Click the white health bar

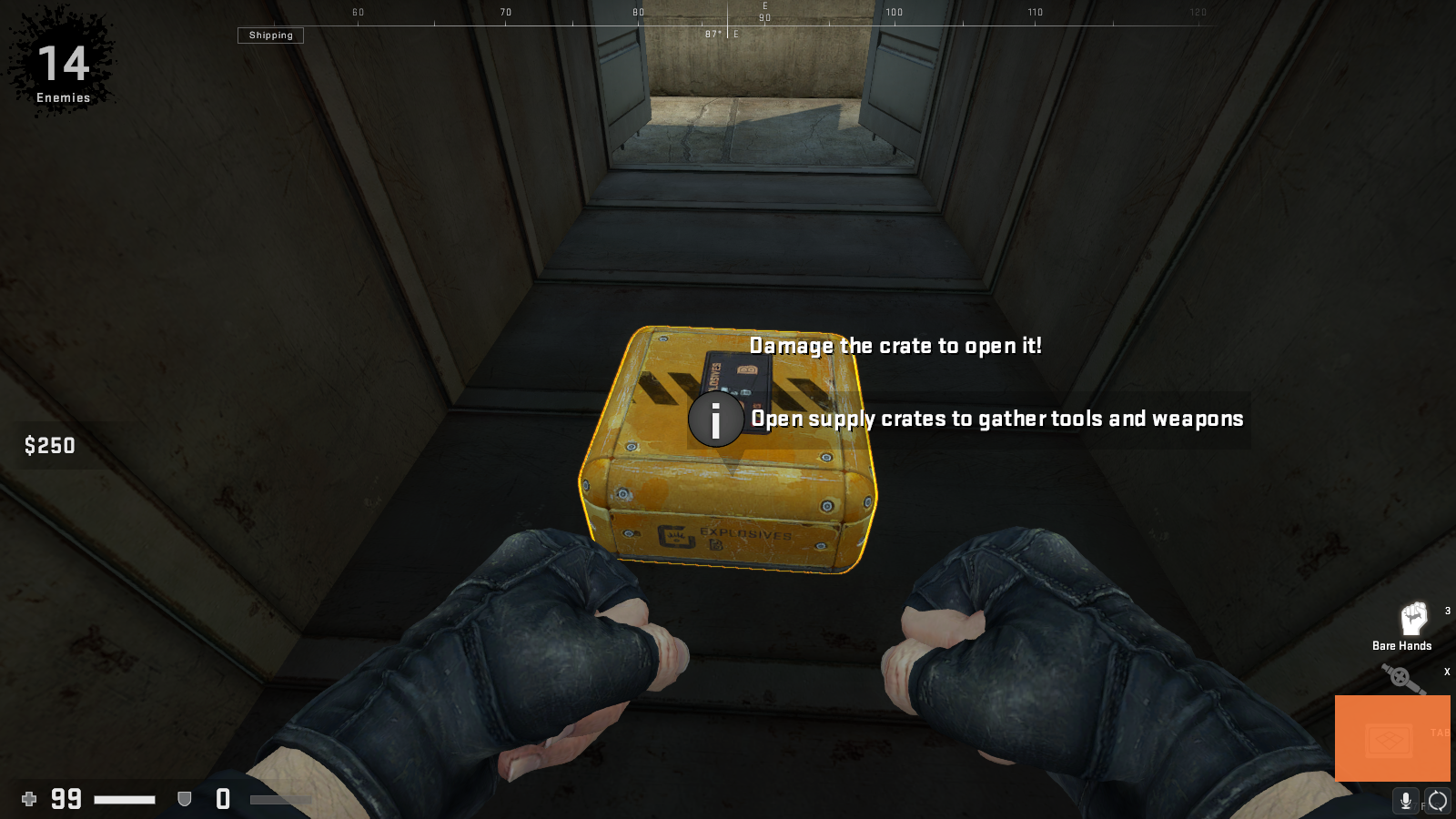125,799
